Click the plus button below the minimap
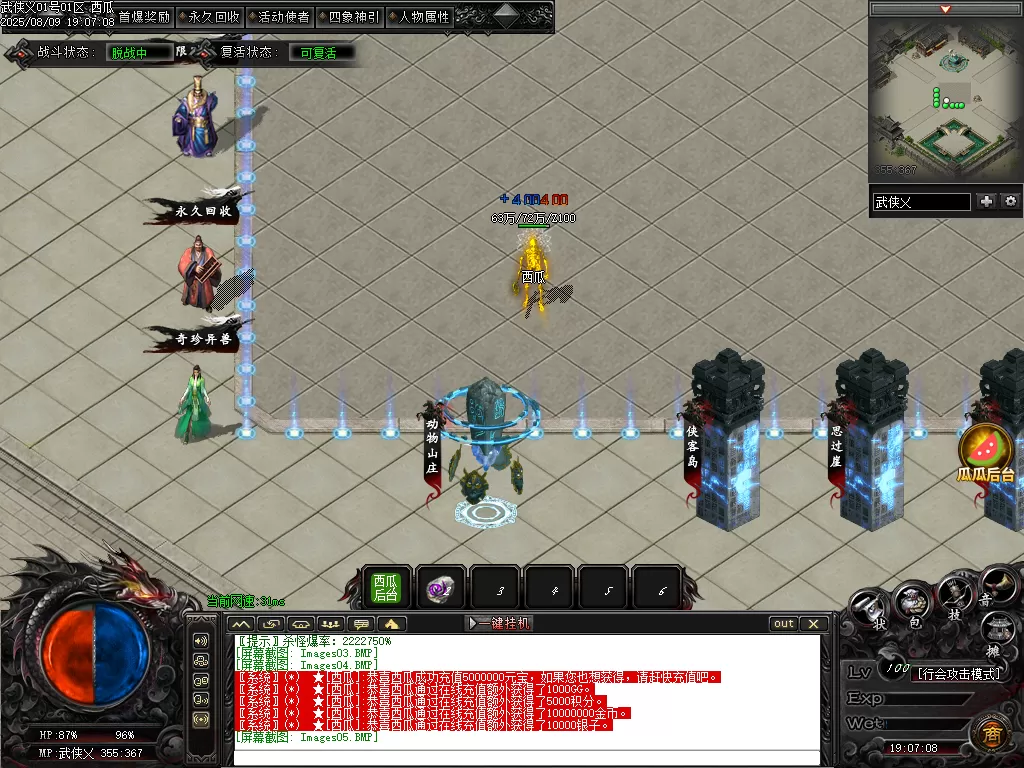The width and height of the screenshot is (1024, 768). pyautogui.click(x=987, y=201)
